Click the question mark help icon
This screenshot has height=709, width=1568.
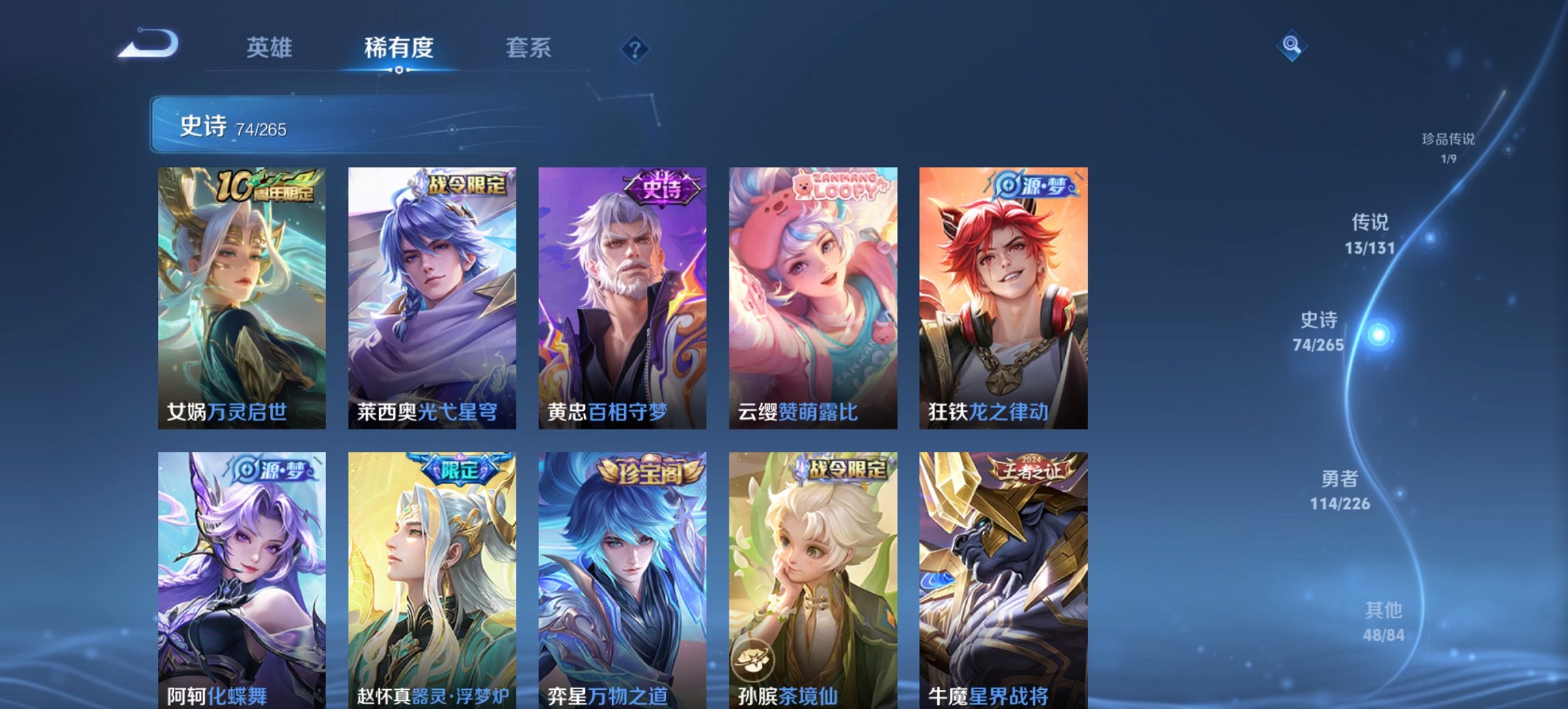pyautogui.click(x=635, y=48)
